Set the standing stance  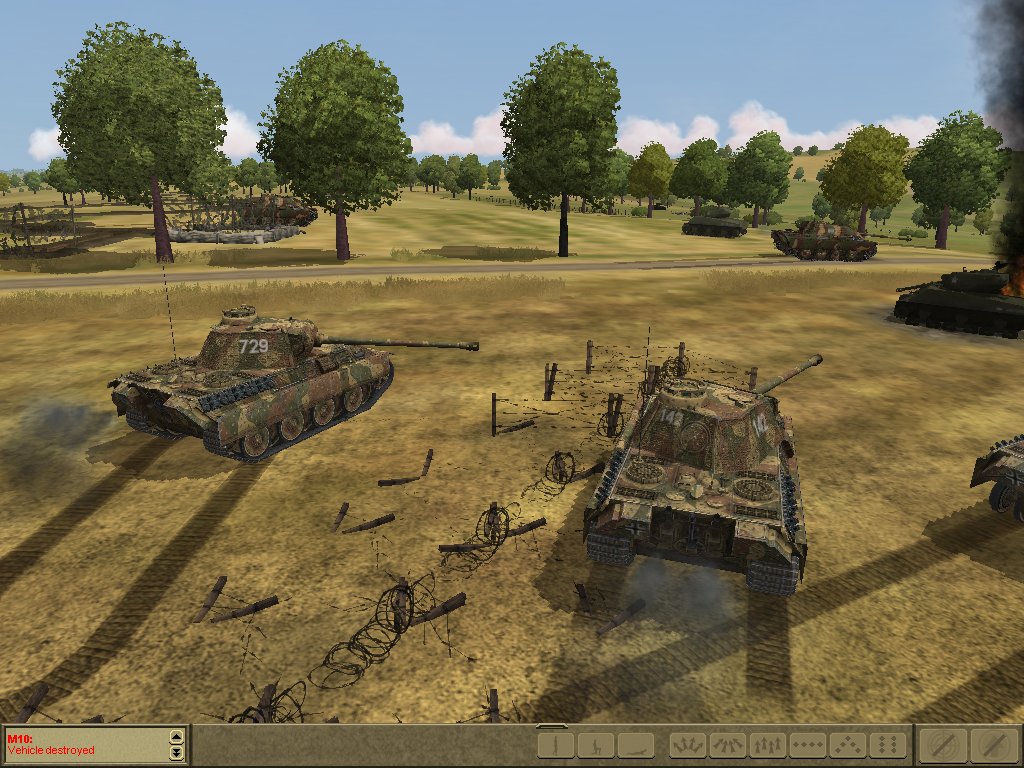555,745
